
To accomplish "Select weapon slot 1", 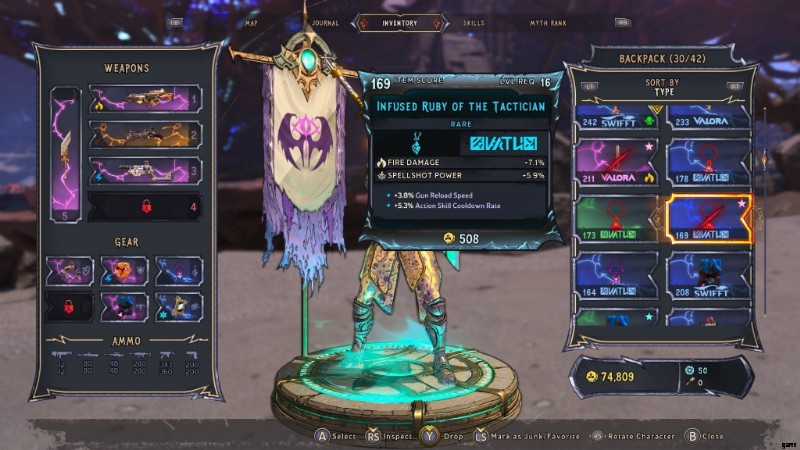I will point(146,99).
